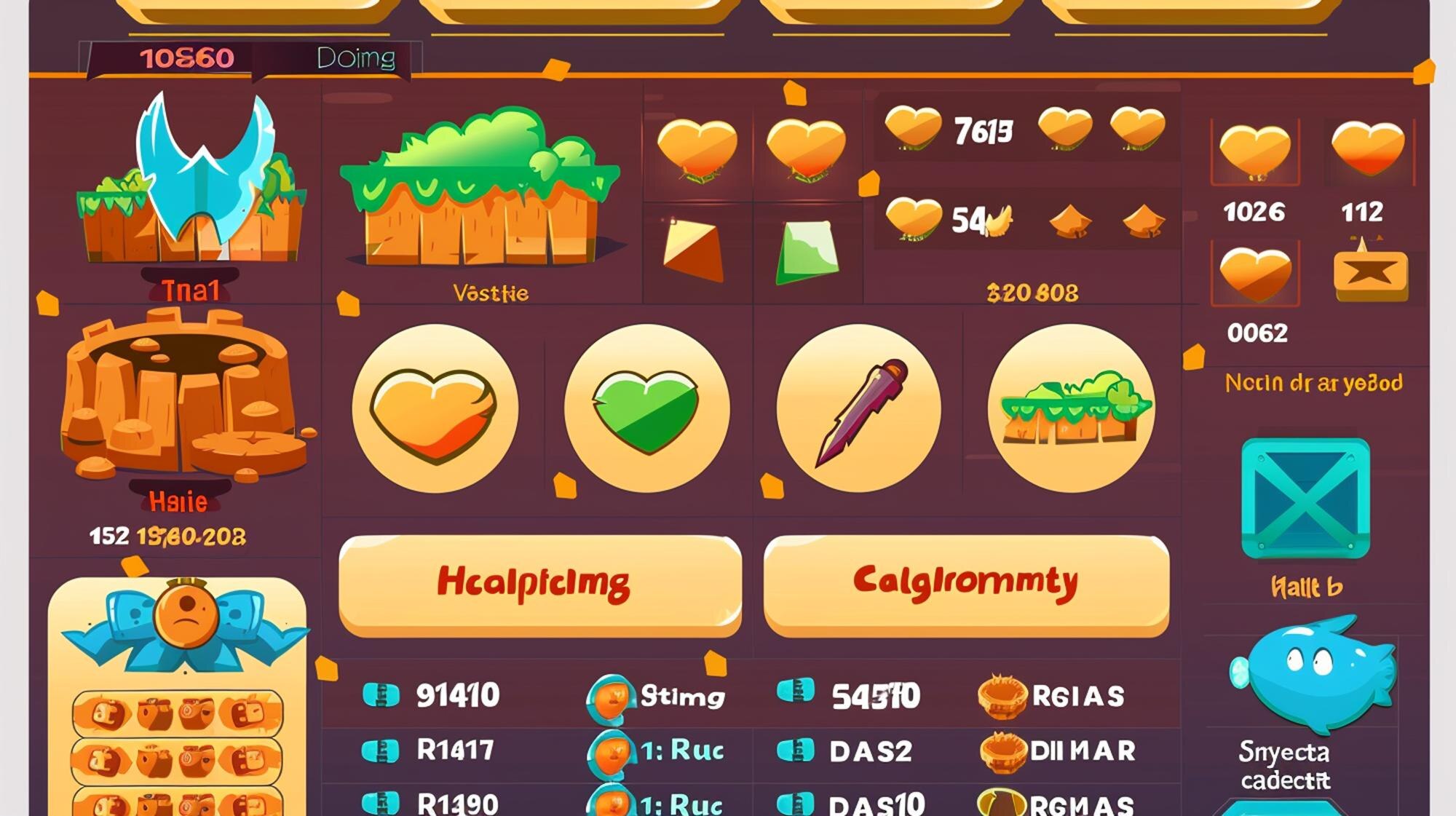Select the green gem slot
1456x816 pixels.
tap(807, 252)
